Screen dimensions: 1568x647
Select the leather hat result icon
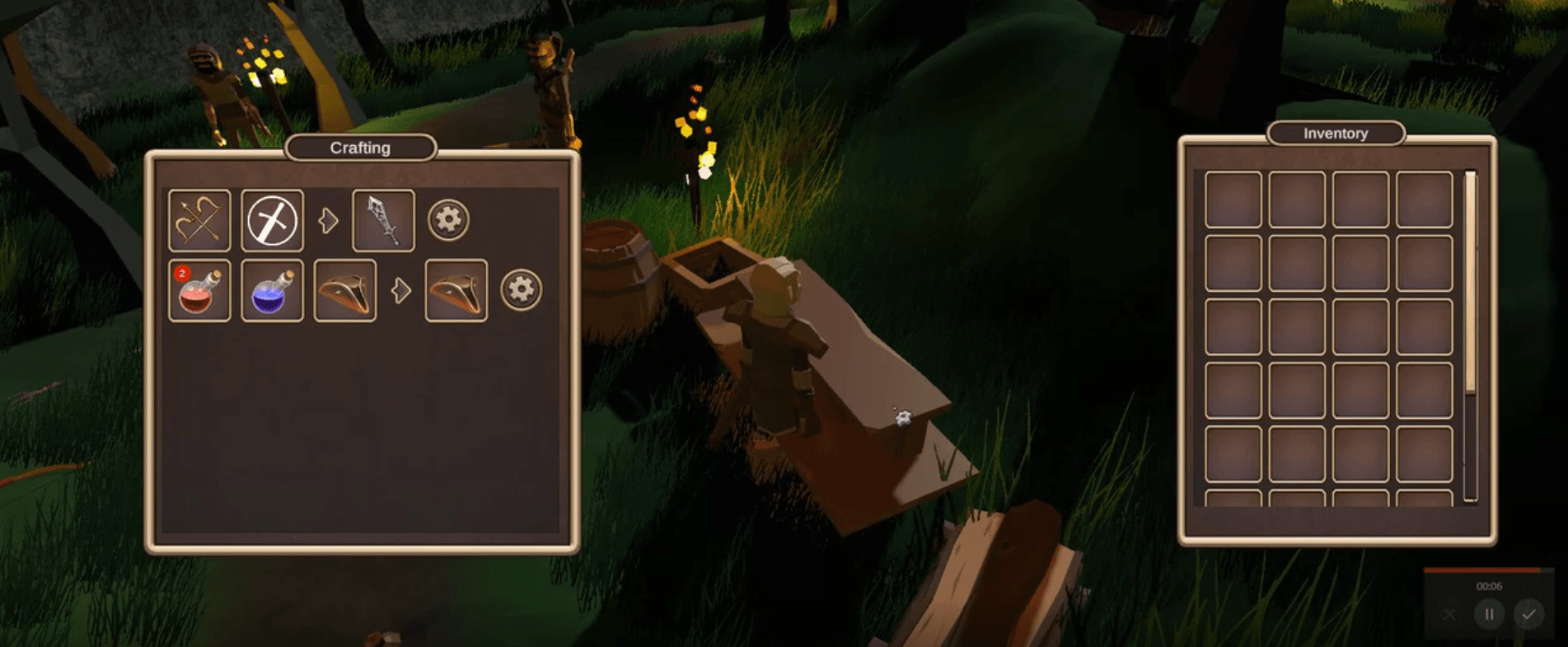(x=455, y=291)
